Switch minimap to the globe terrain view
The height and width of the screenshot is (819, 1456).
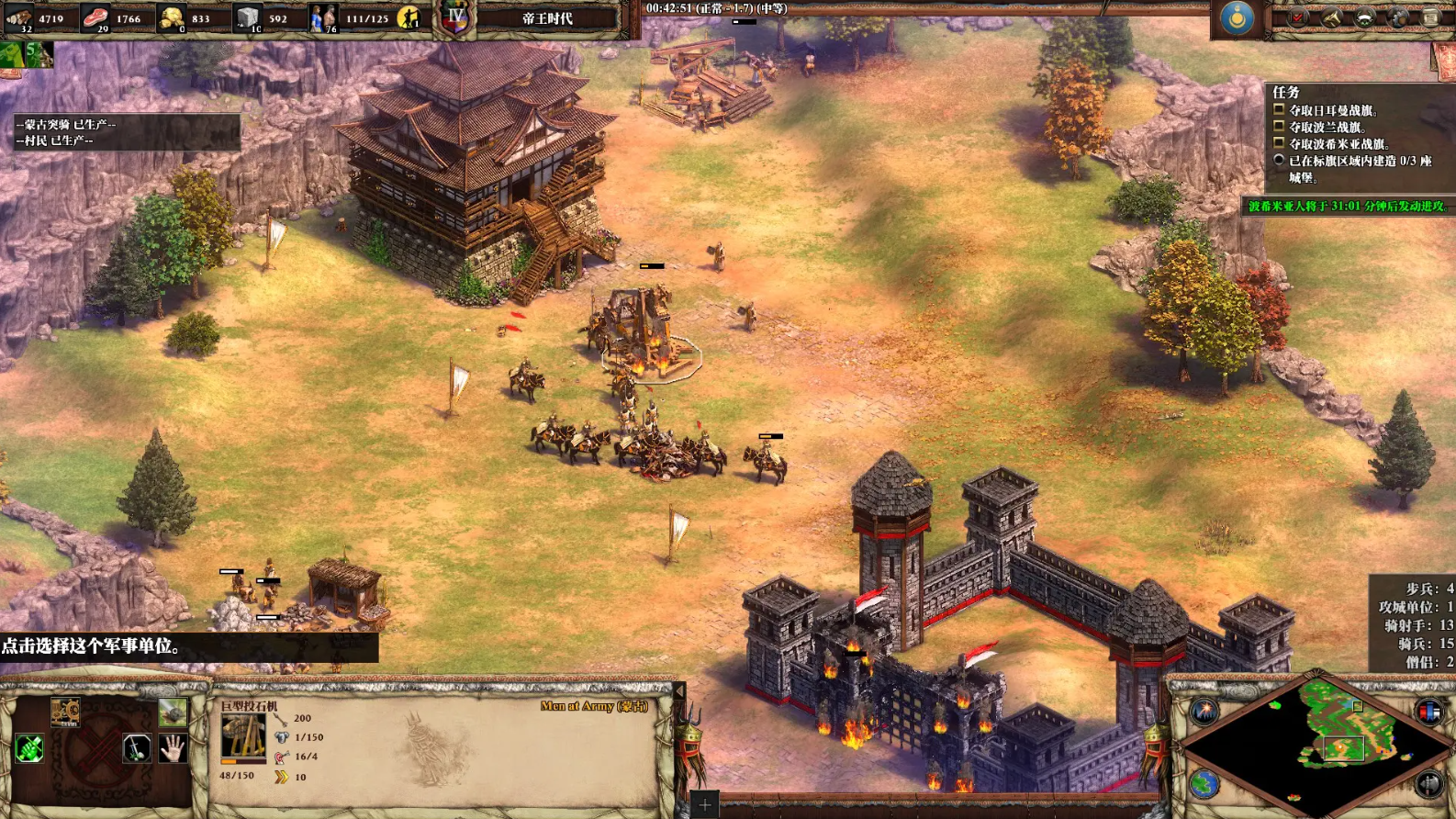(x=1204, y=784)
